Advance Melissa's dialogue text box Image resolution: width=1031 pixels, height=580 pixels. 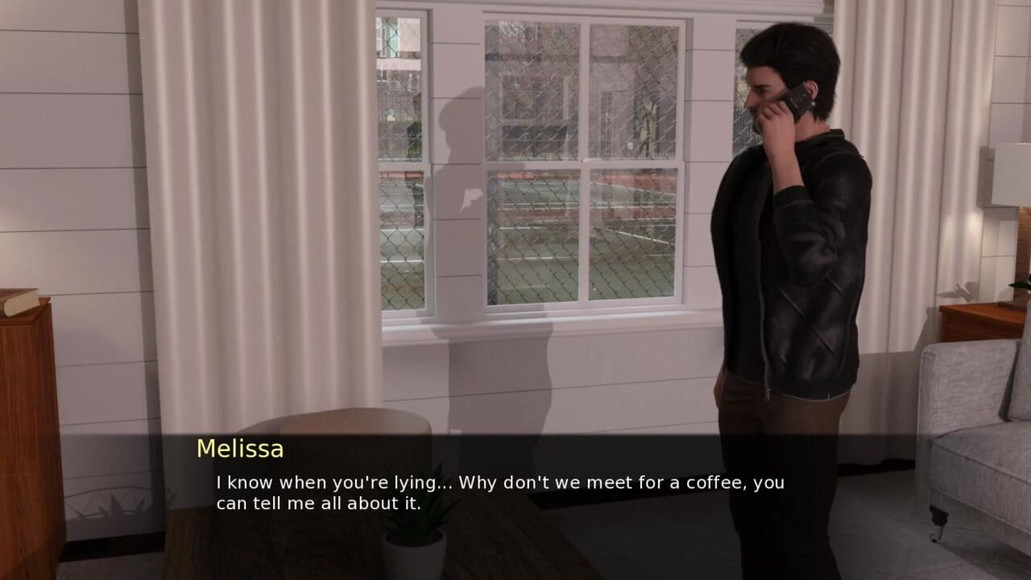coord(500,492)
